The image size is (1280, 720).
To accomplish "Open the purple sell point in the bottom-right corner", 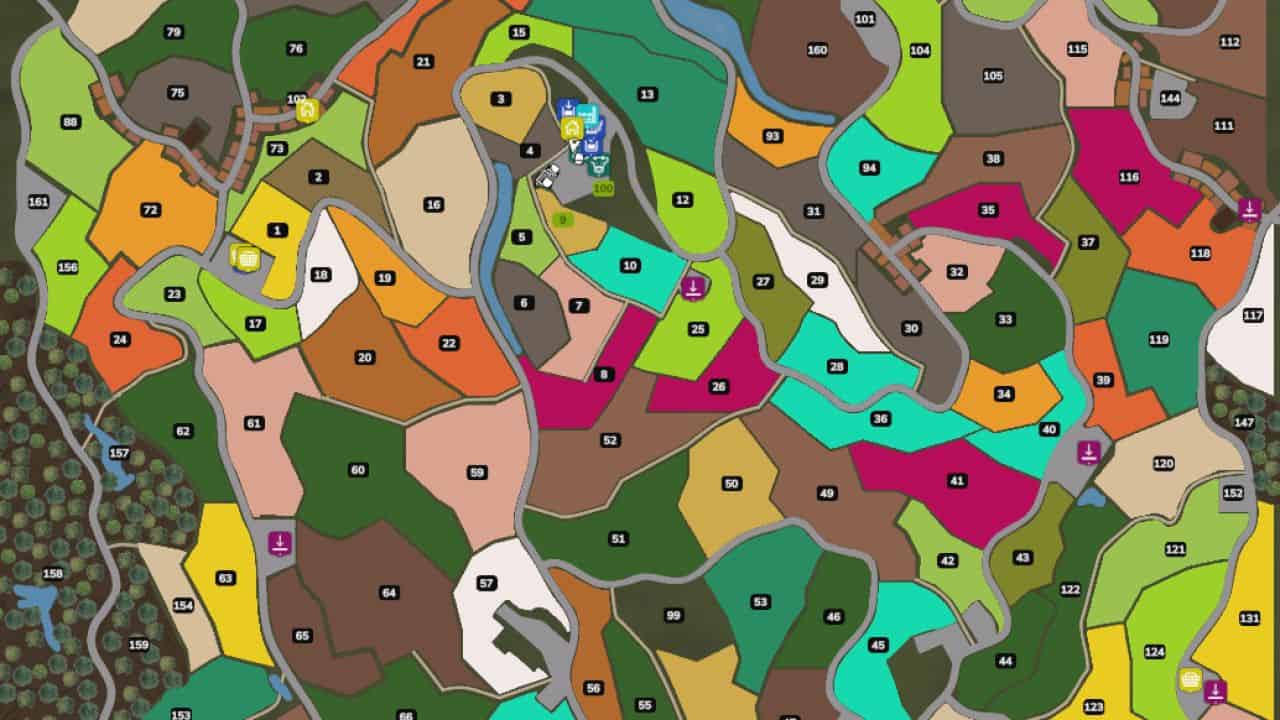I will 1216,689.
